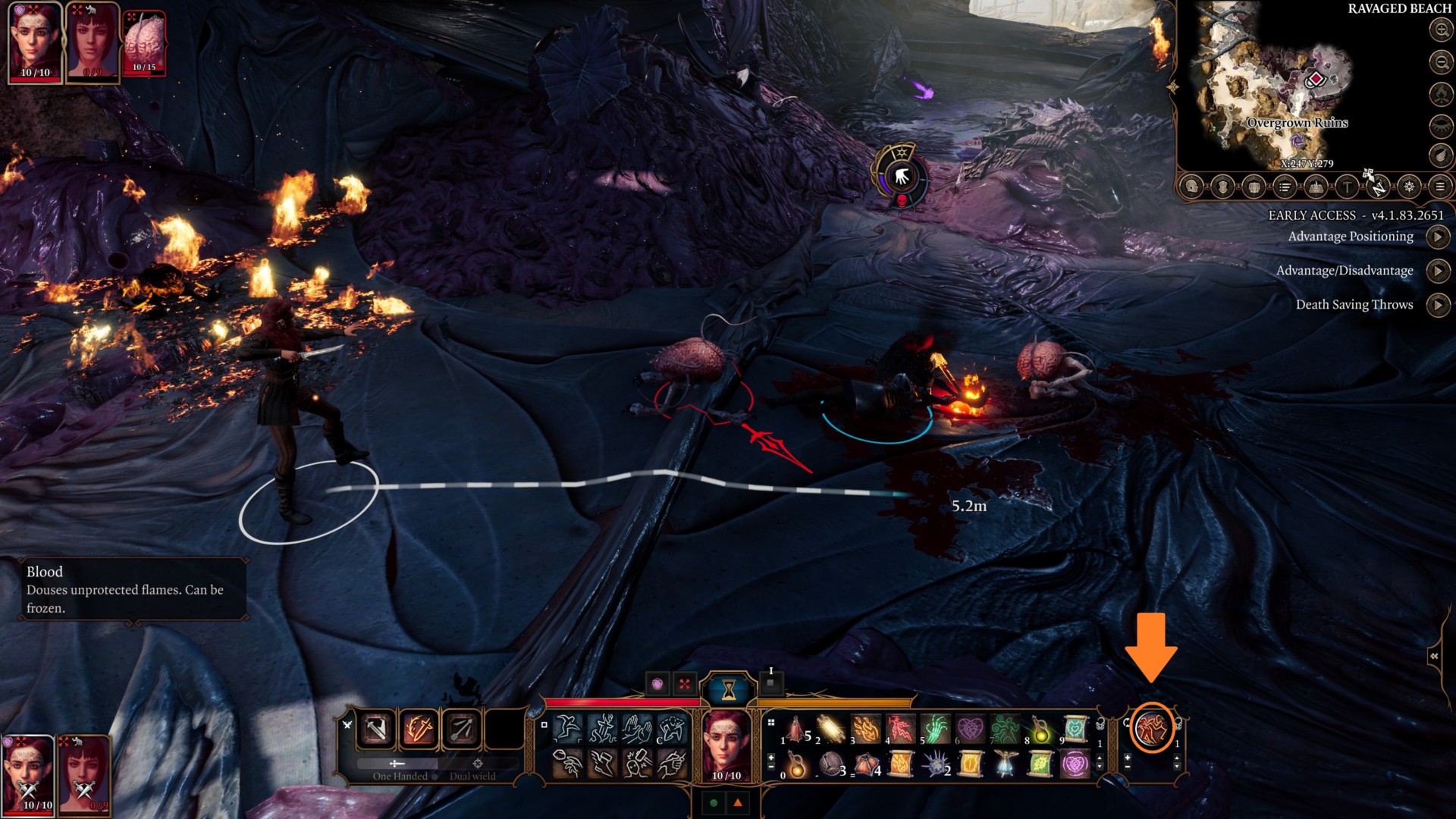Select the melee main-hand attack icon
1456x819 pixels.
click(x=376, y=730)
